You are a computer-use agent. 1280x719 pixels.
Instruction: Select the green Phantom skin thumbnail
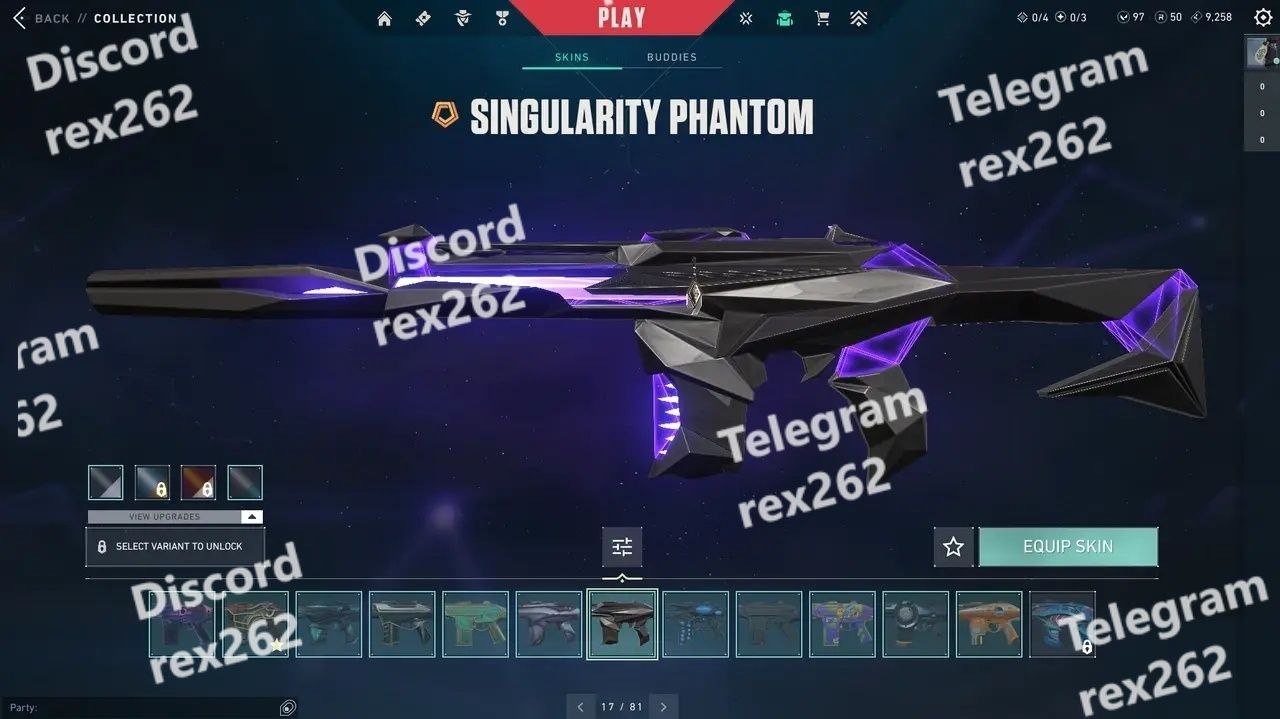click(x=475, y=624)
